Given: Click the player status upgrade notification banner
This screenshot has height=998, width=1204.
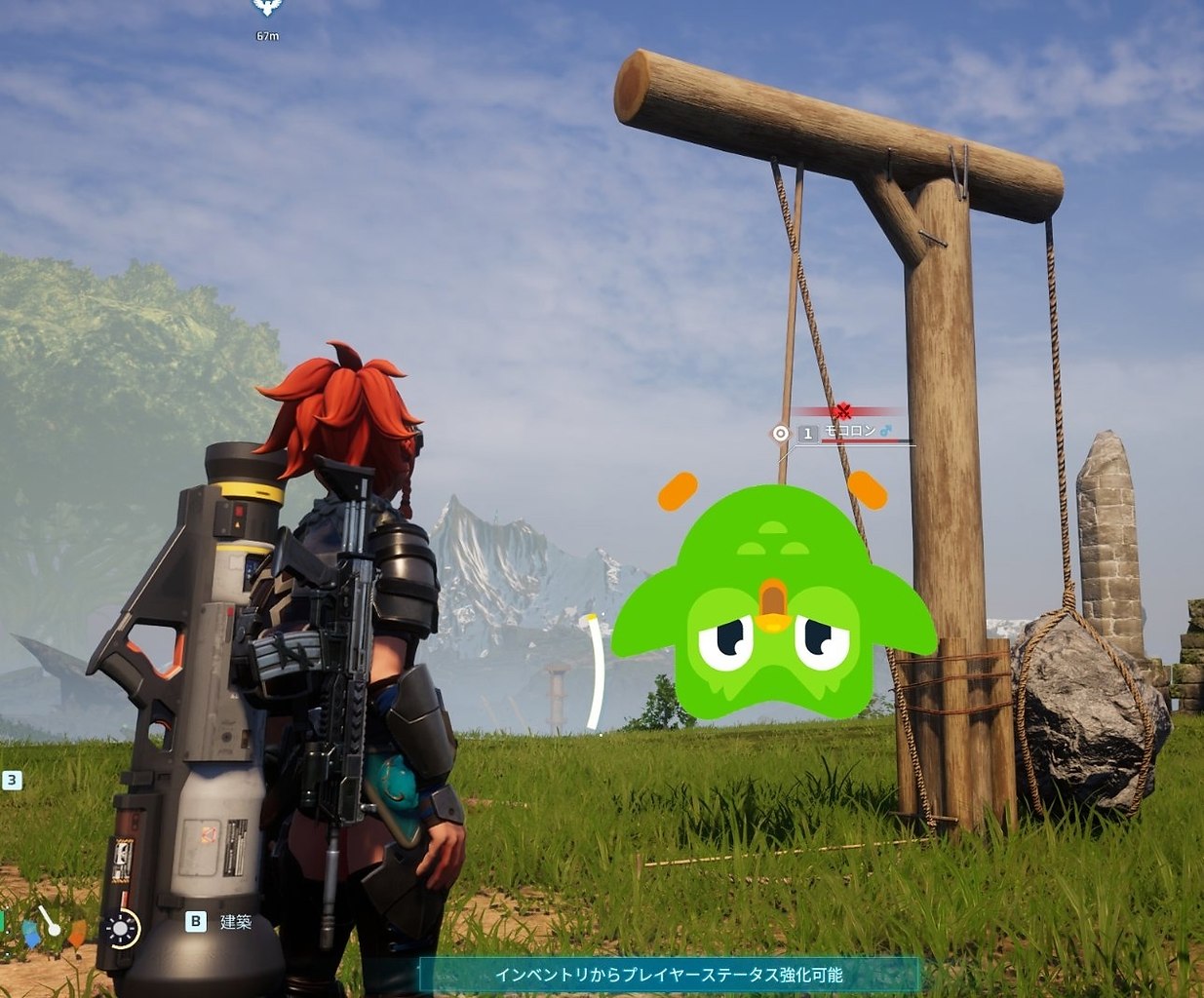Looking at the screenshot, I should click(669, 975).
